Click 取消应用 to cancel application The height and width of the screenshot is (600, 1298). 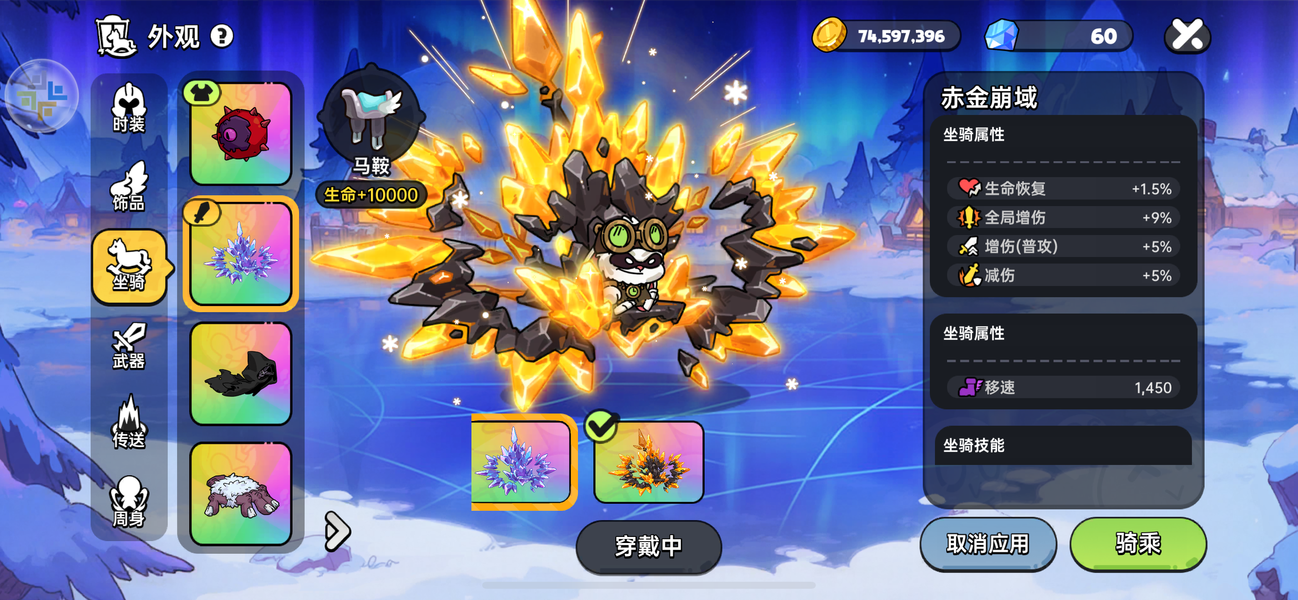[987, 544]
